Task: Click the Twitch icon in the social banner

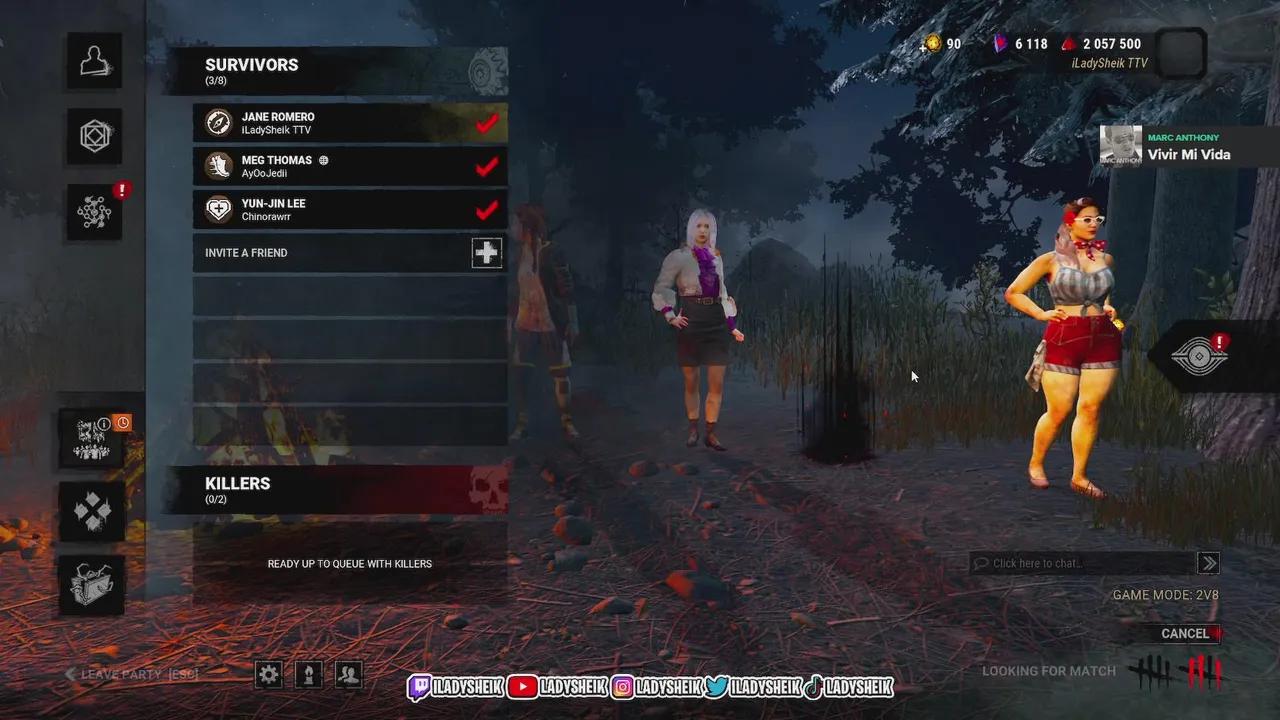Action: (420, 687)
